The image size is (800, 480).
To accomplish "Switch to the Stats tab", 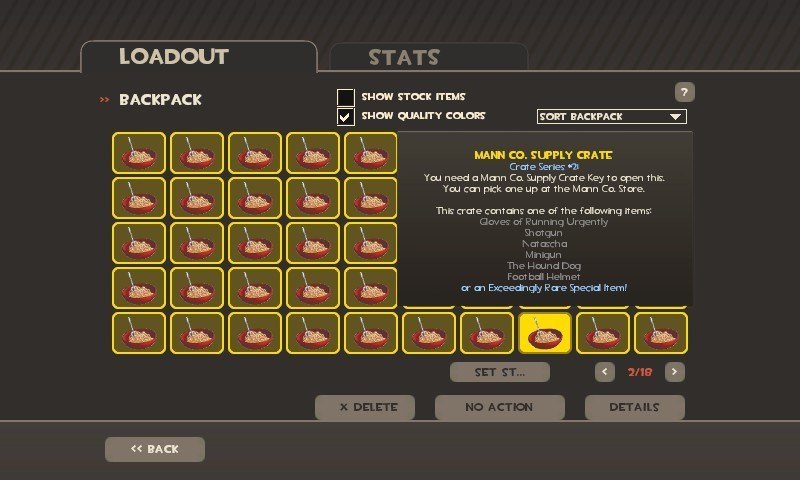I will coord(428,57).
